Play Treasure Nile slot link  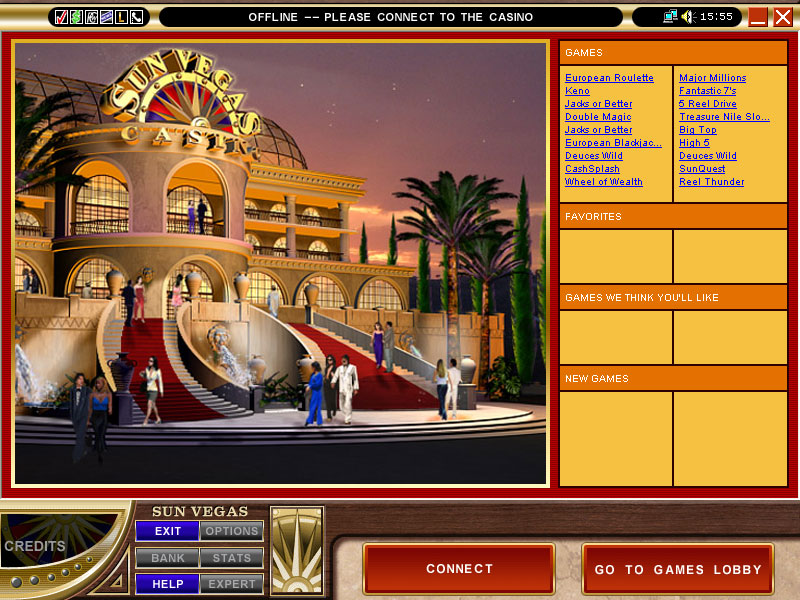(x=724, y=117)
